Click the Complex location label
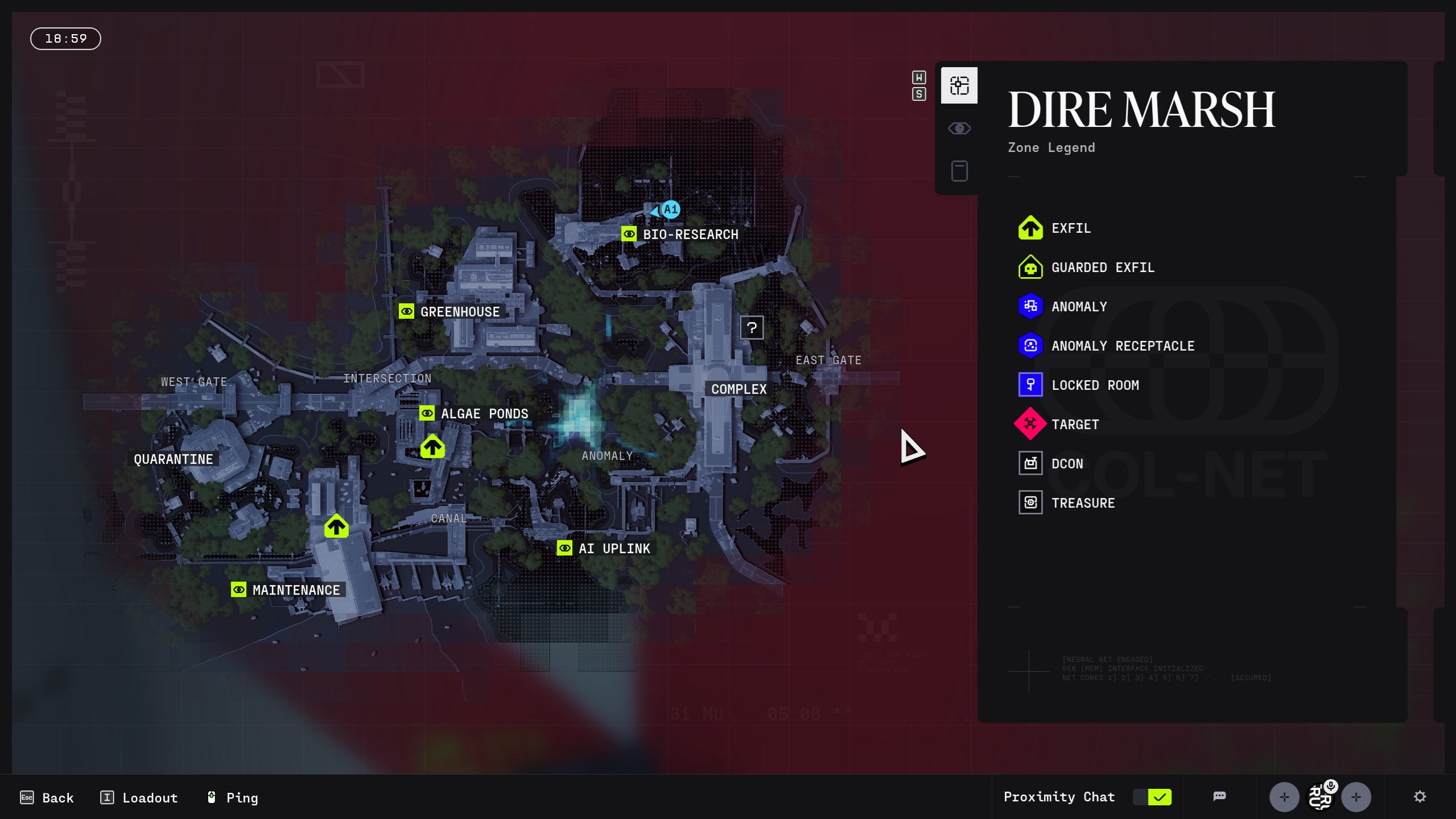Image resolution: width=1456 pixels, height=819 pixels. pyautogui.click(x=739, y=389)
